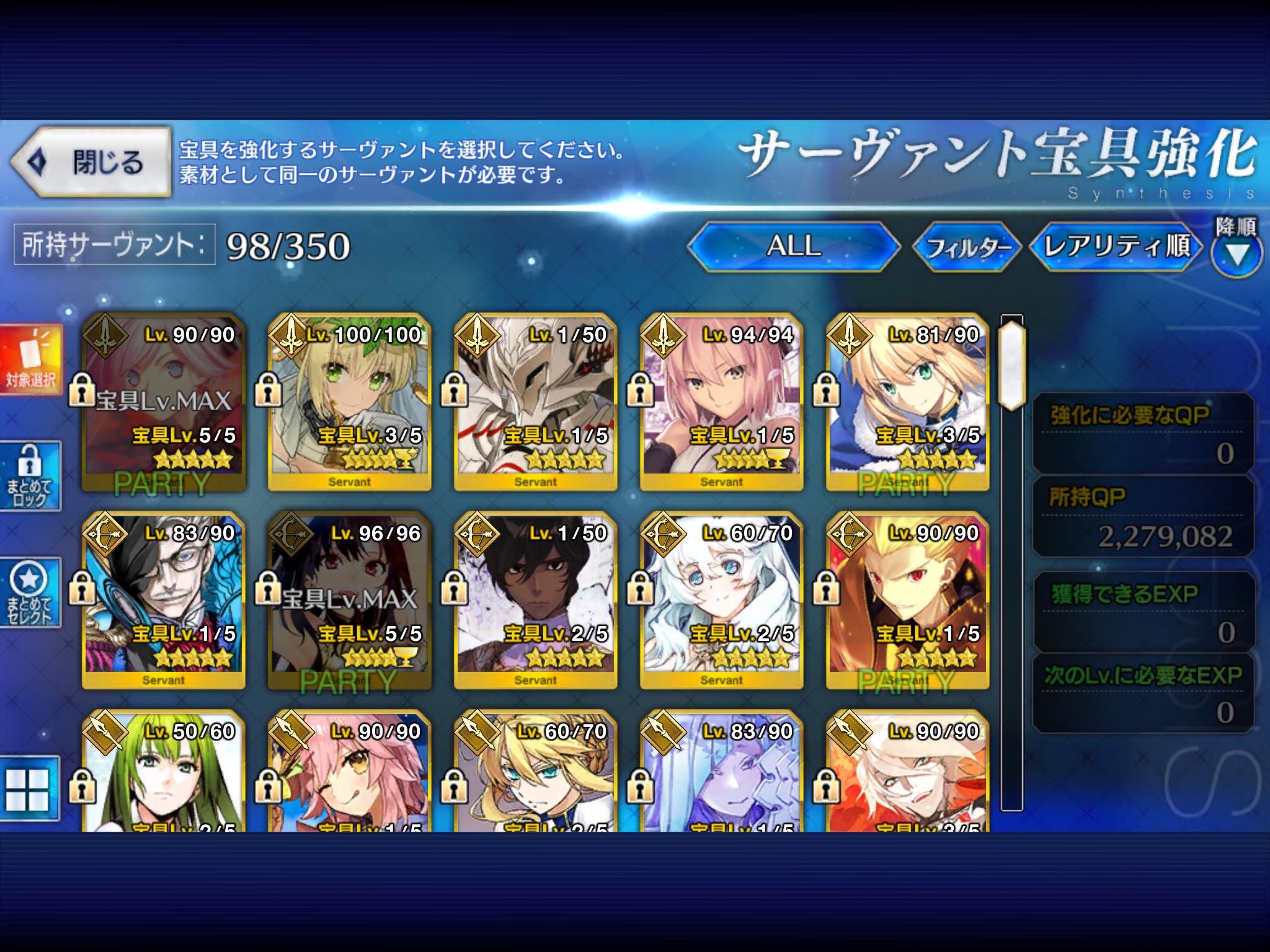Viewport: 1270px width, 952px height.
Task: Choose the Lv. 83/90 Archer with glasses
Action: pyautogui.click(x=163, y=600)
